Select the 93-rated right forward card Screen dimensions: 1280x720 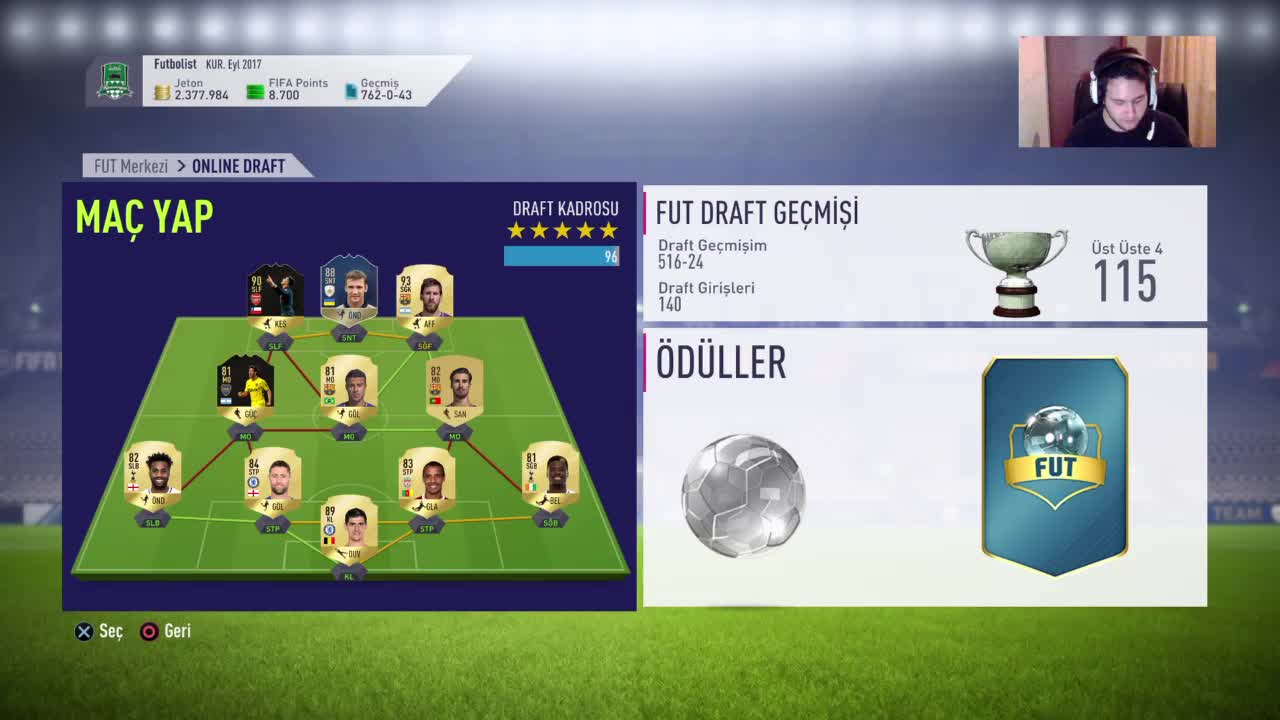coord(425,294)
